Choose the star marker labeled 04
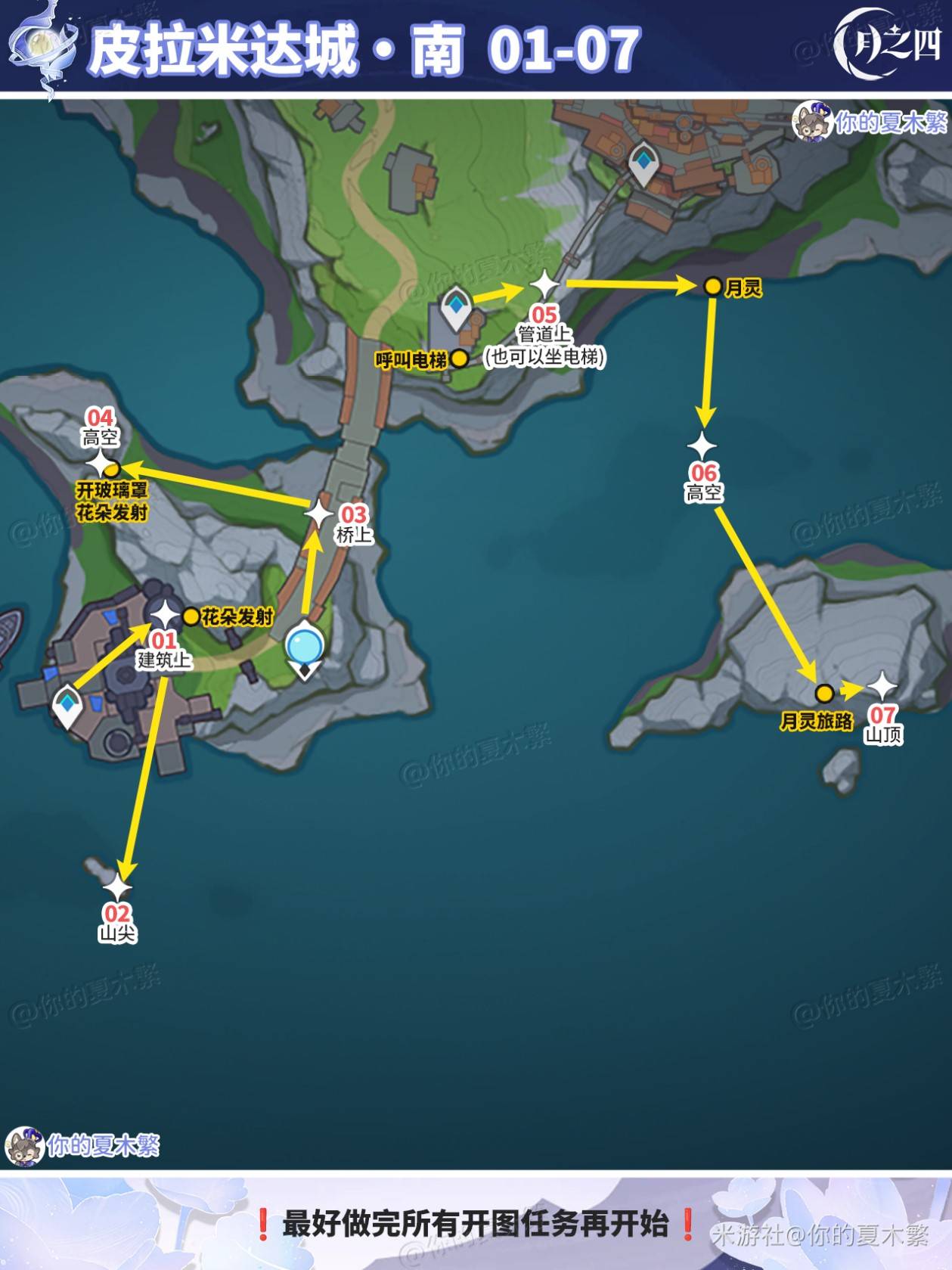Image resolution: width=952 pixels, height=1270 pixels. [100, 464]
